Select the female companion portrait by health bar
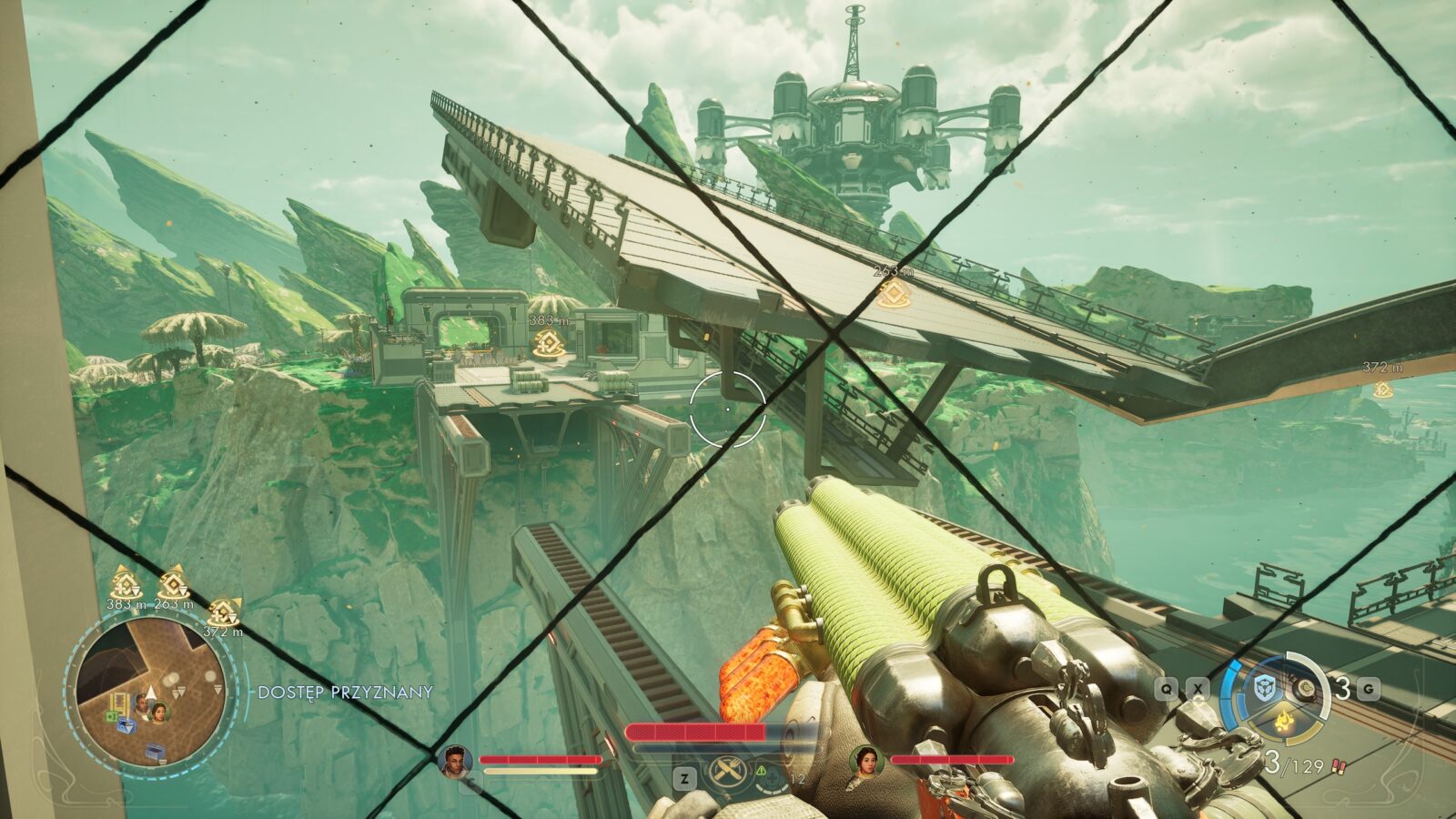1456x819 pixels. coord(866,762)
